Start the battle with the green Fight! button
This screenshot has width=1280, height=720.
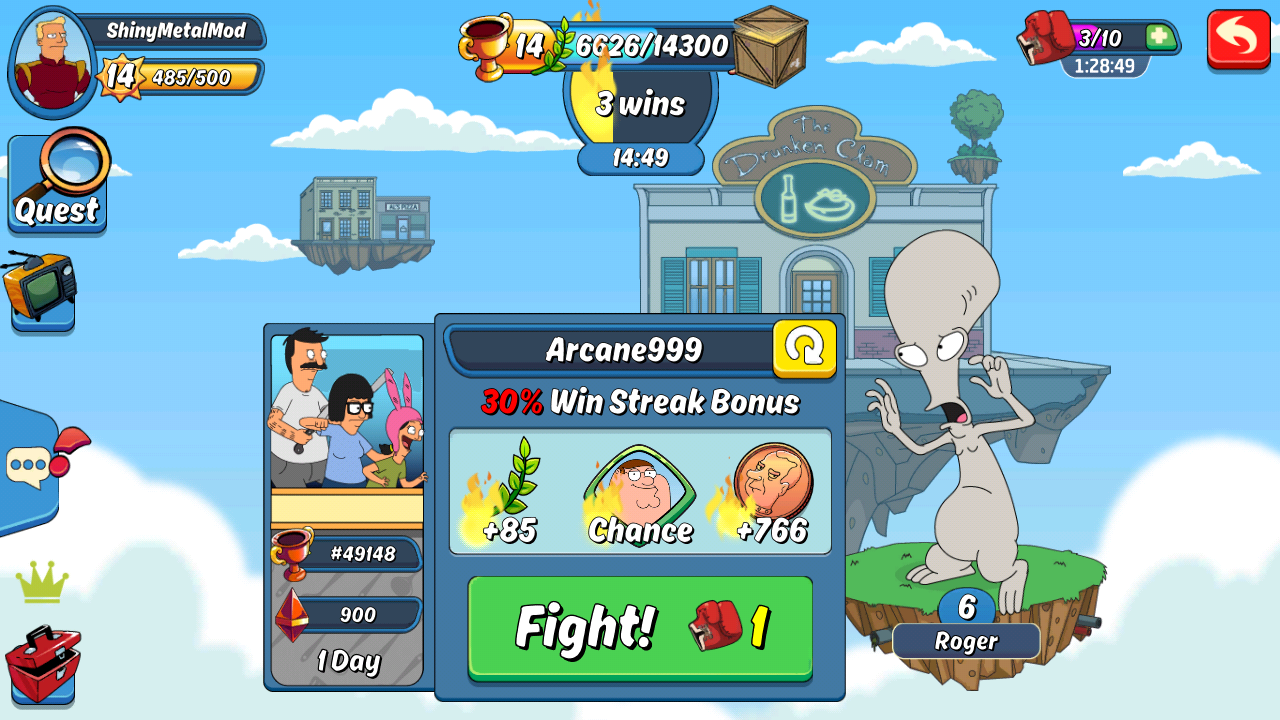pyautogui.click(x=640, y=627)
